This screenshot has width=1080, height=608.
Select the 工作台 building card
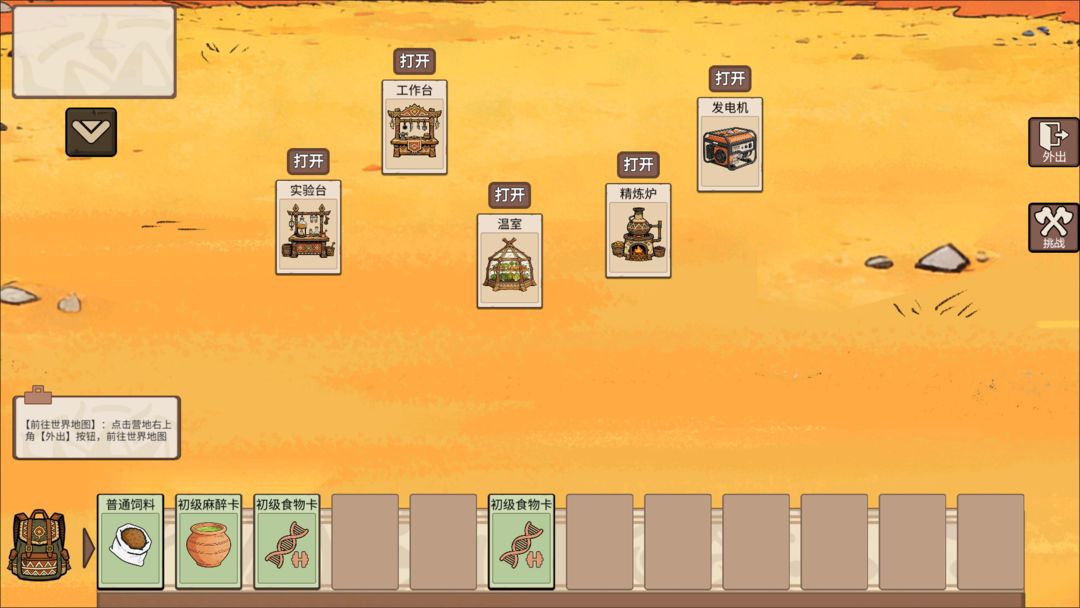click(x=414, y=130)
